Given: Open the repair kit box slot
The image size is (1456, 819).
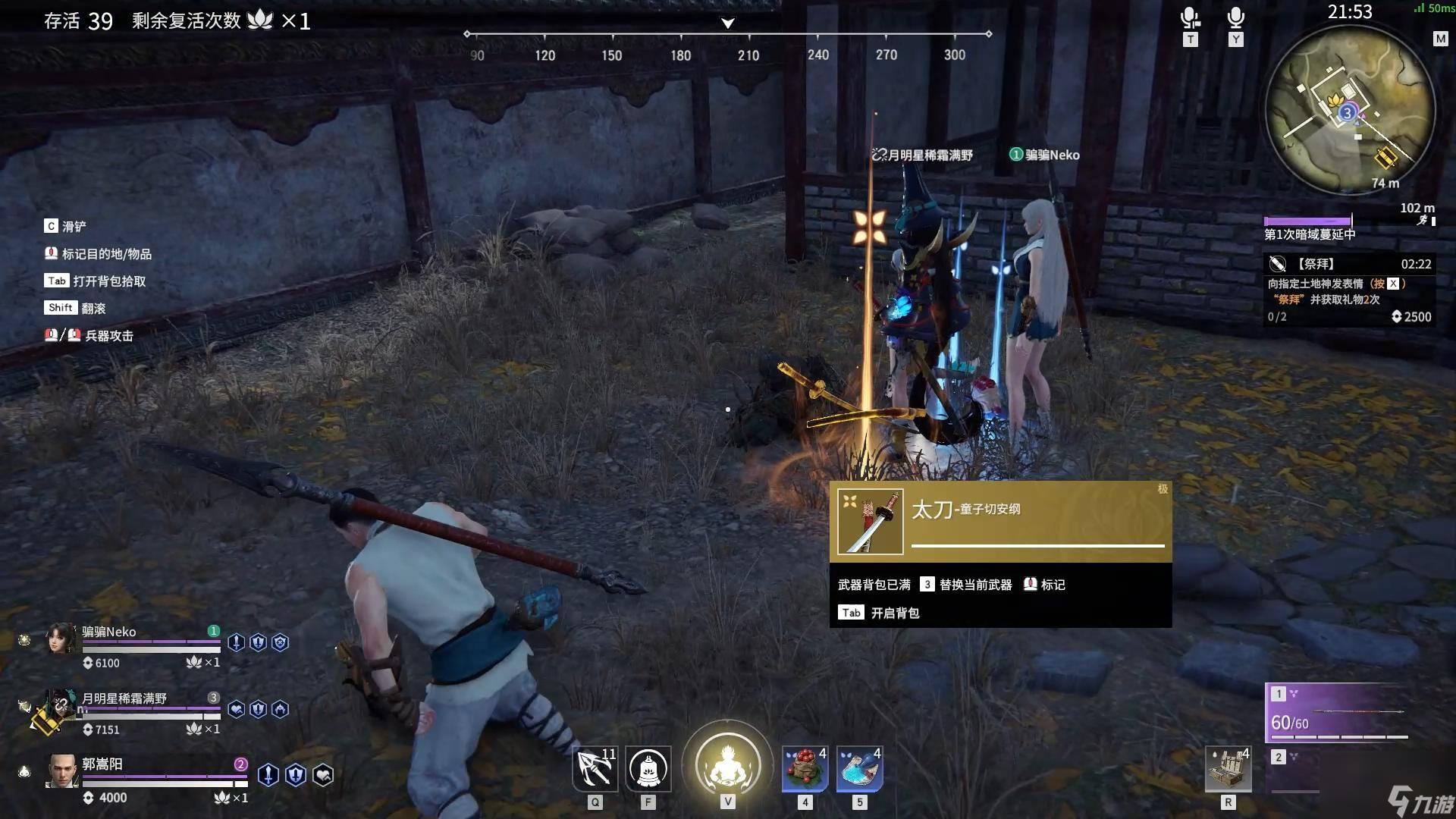Looking at the screenshot, I should click(1228, 769).
